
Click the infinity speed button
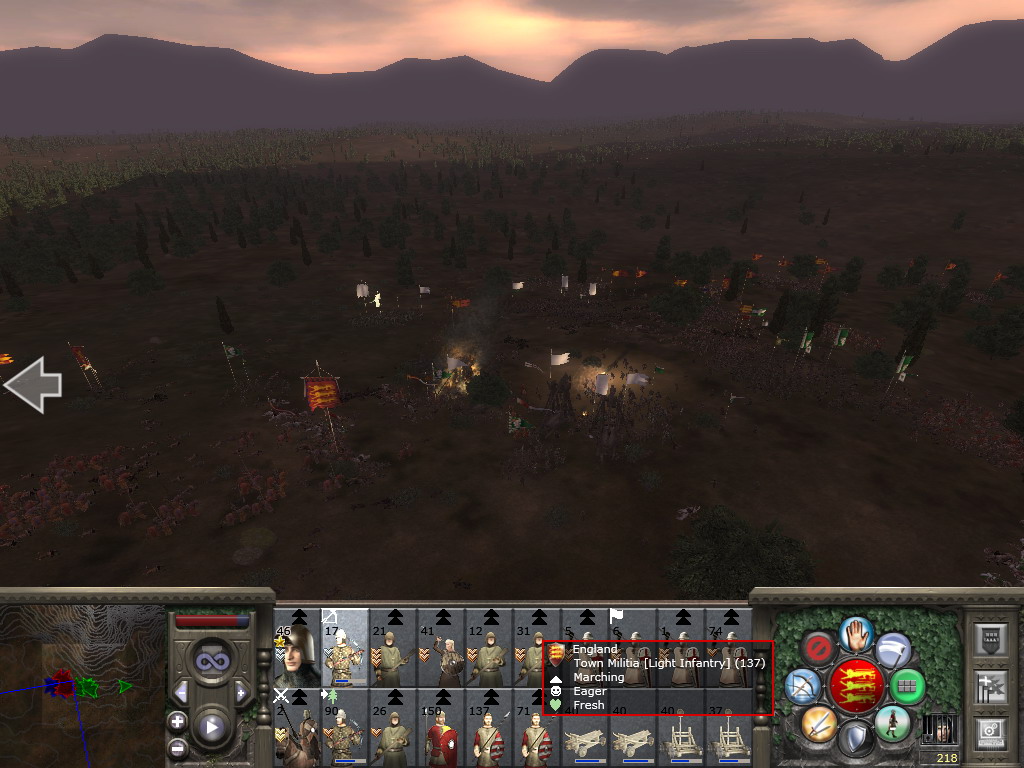pyautogui.click(x=211, y=661)
